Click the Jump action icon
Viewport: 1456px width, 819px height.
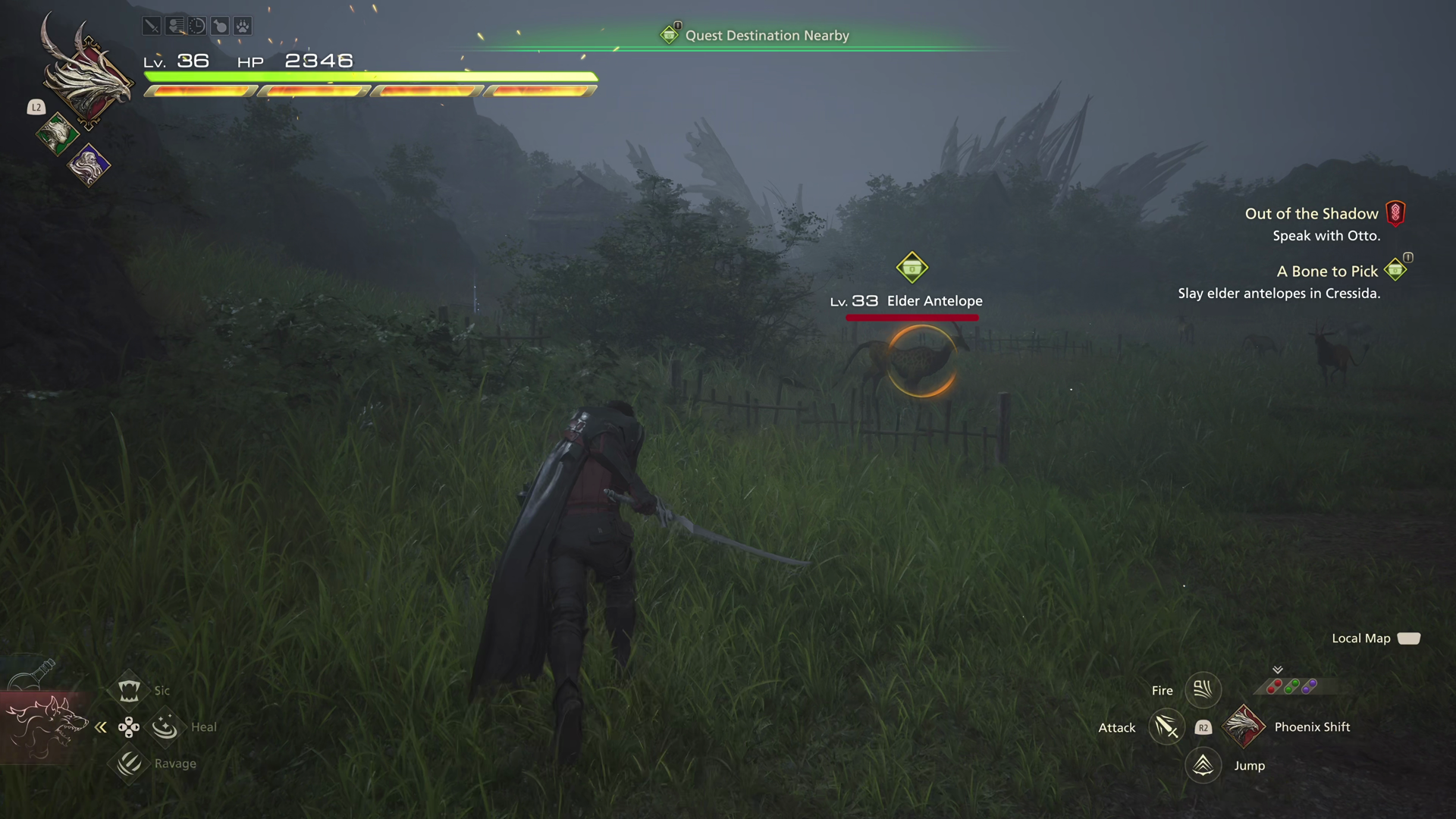(1203, 765)
